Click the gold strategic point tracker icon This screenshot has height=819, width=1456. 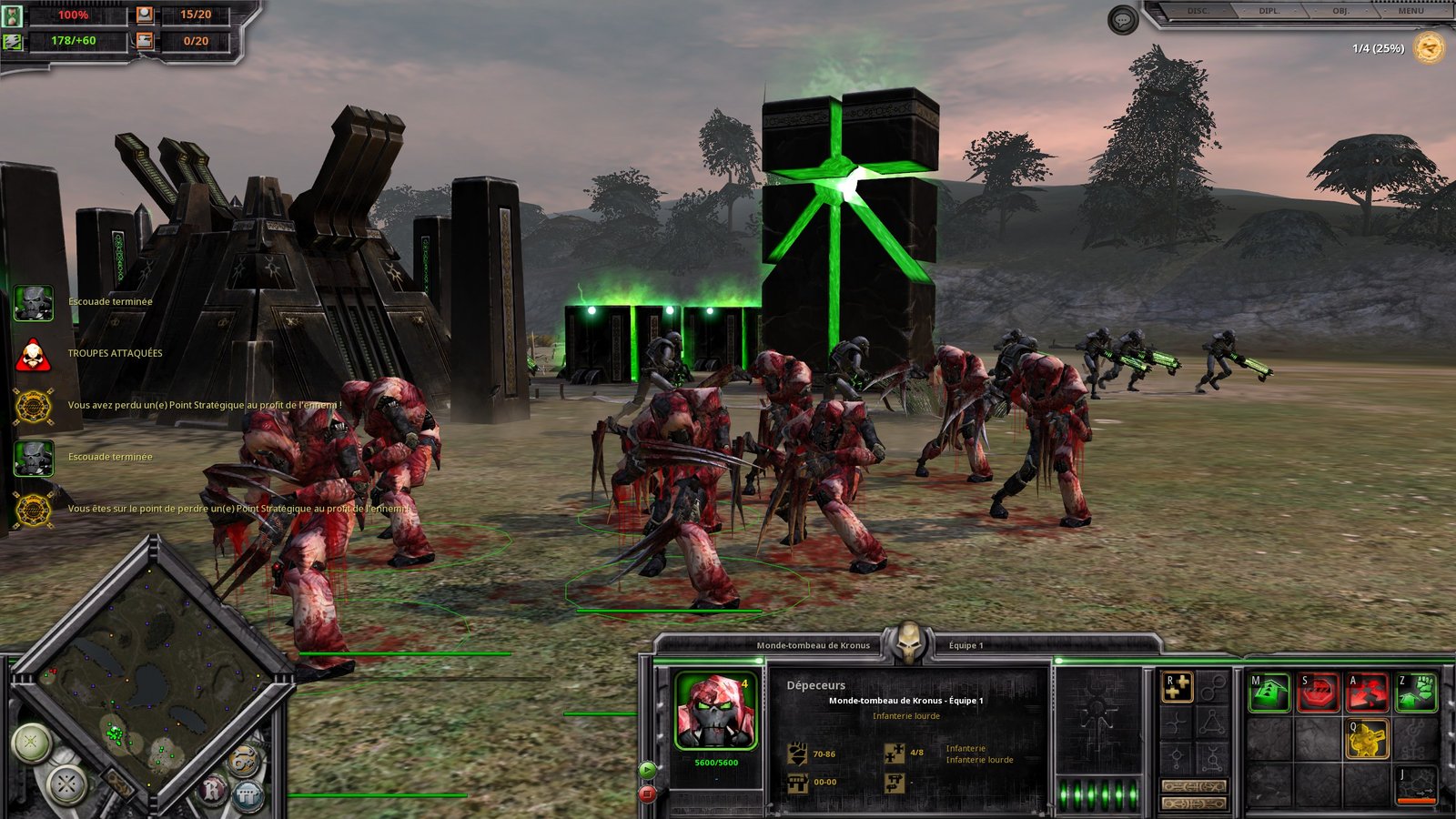click(x=1430, y=47)
